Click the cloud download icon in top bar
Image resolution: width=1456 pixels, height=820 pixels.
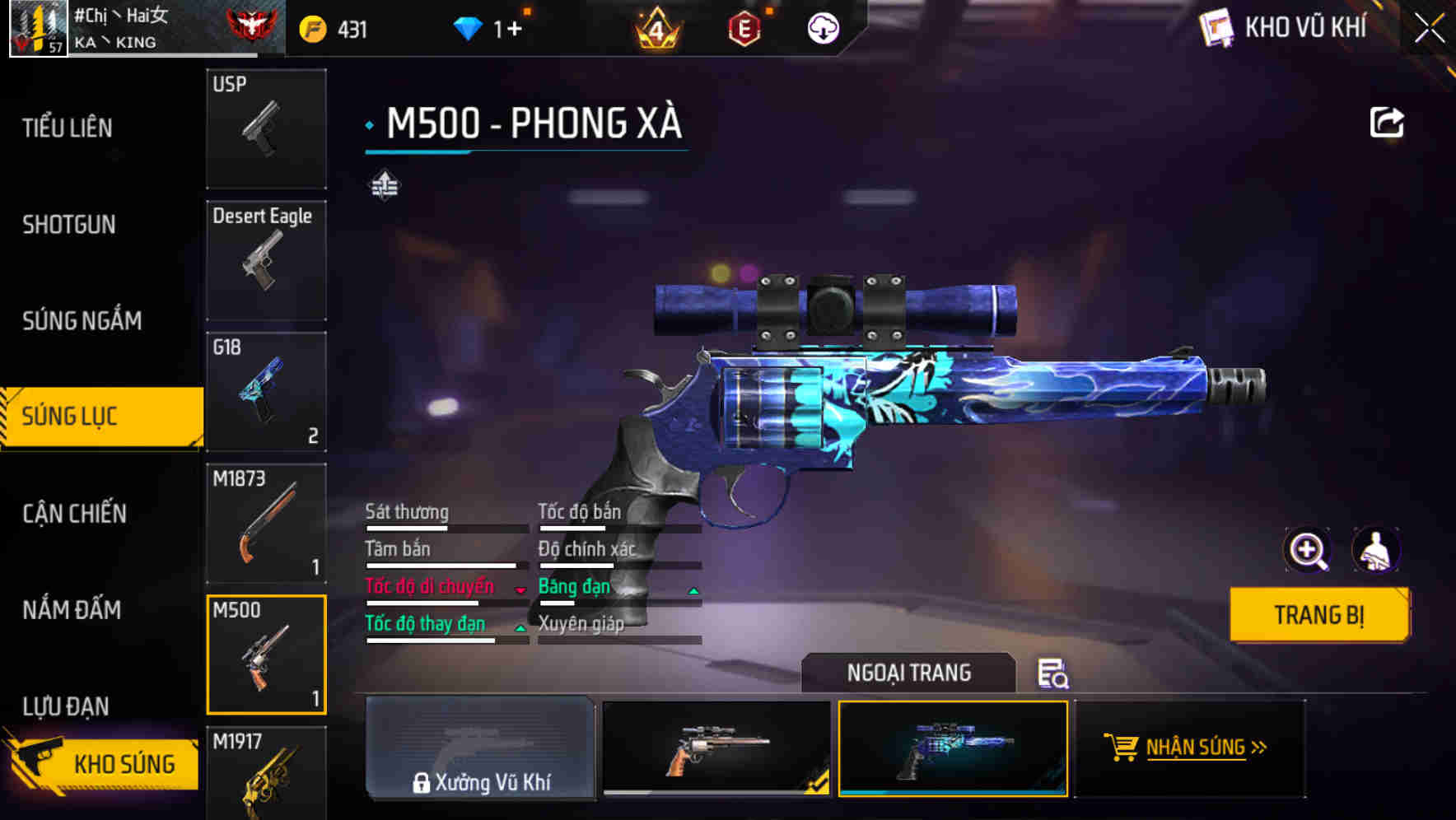822,29
